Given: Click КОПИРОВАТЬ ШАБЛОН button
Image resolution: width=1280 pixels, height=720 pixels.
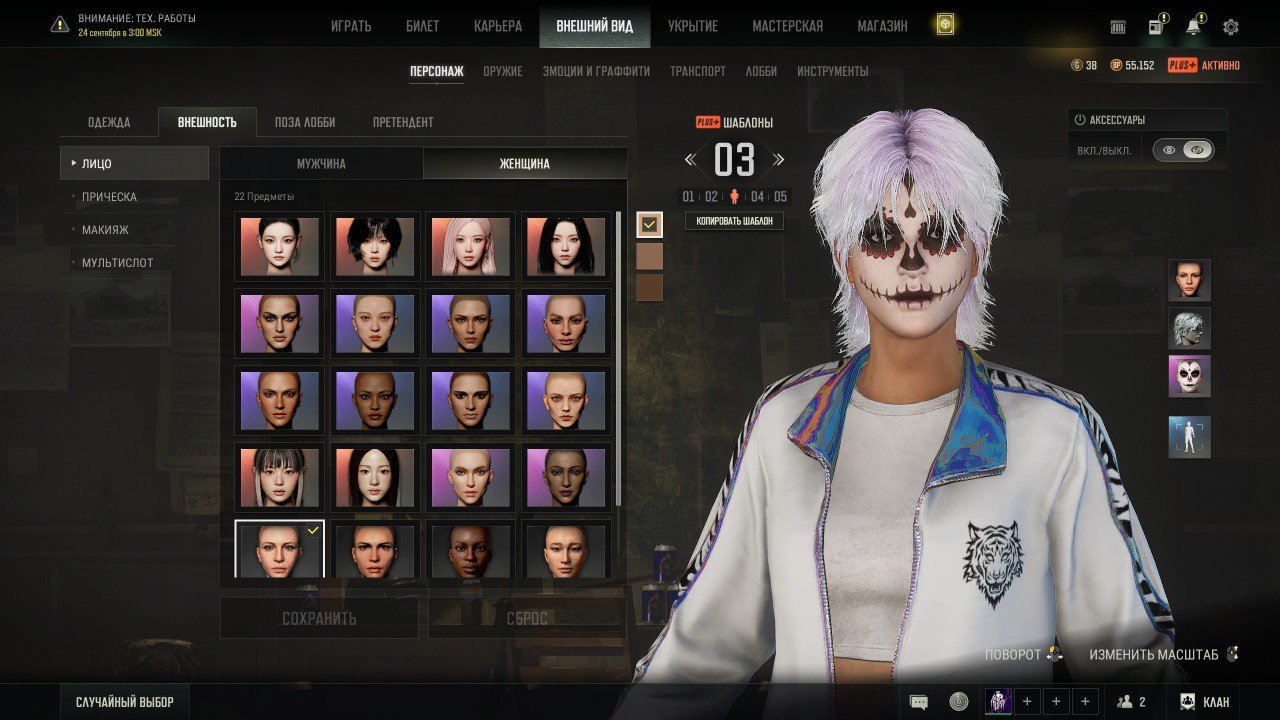Looking at the screenshot, I should point(734,221).
